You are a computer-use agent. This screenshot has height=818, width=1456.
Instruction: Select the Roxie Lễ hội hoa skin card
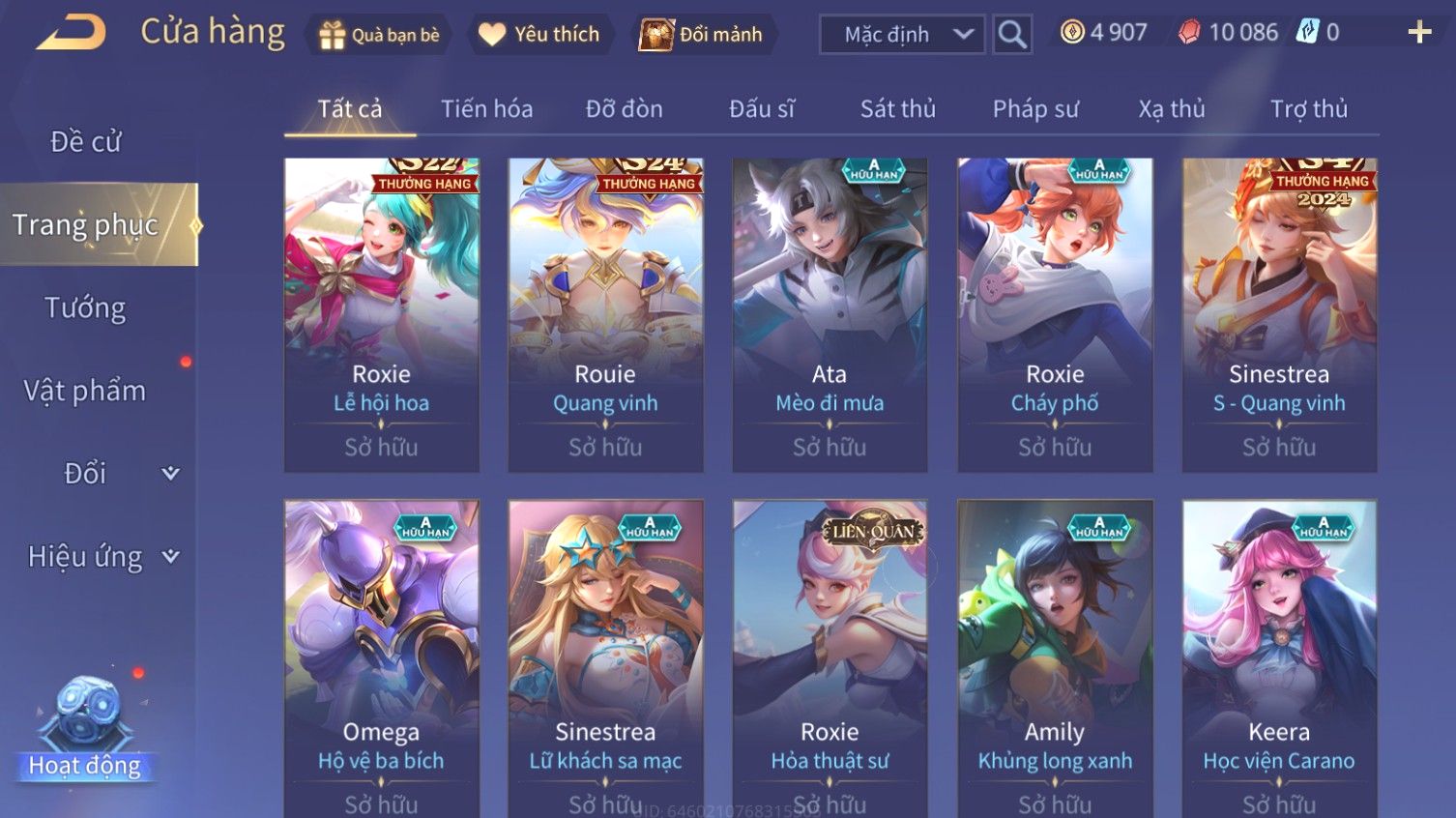tap(381, 314)
